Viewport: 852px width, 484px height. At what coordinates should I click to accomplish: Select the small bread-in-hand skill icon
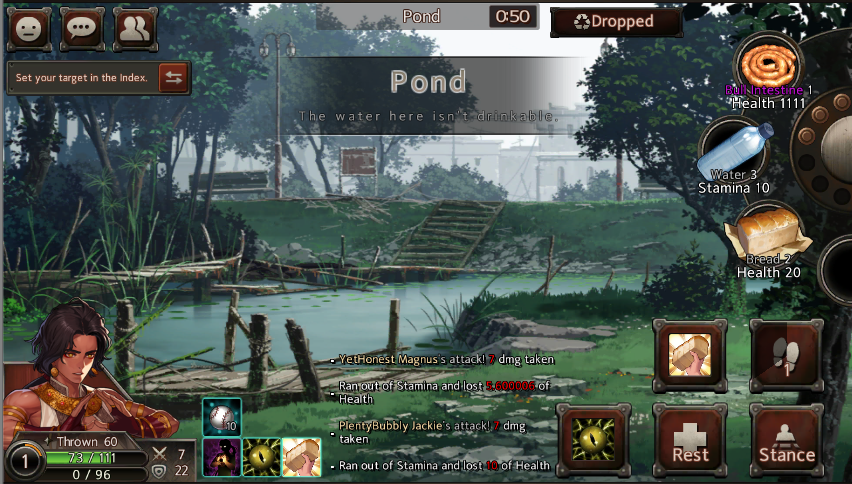coord(301,457)
